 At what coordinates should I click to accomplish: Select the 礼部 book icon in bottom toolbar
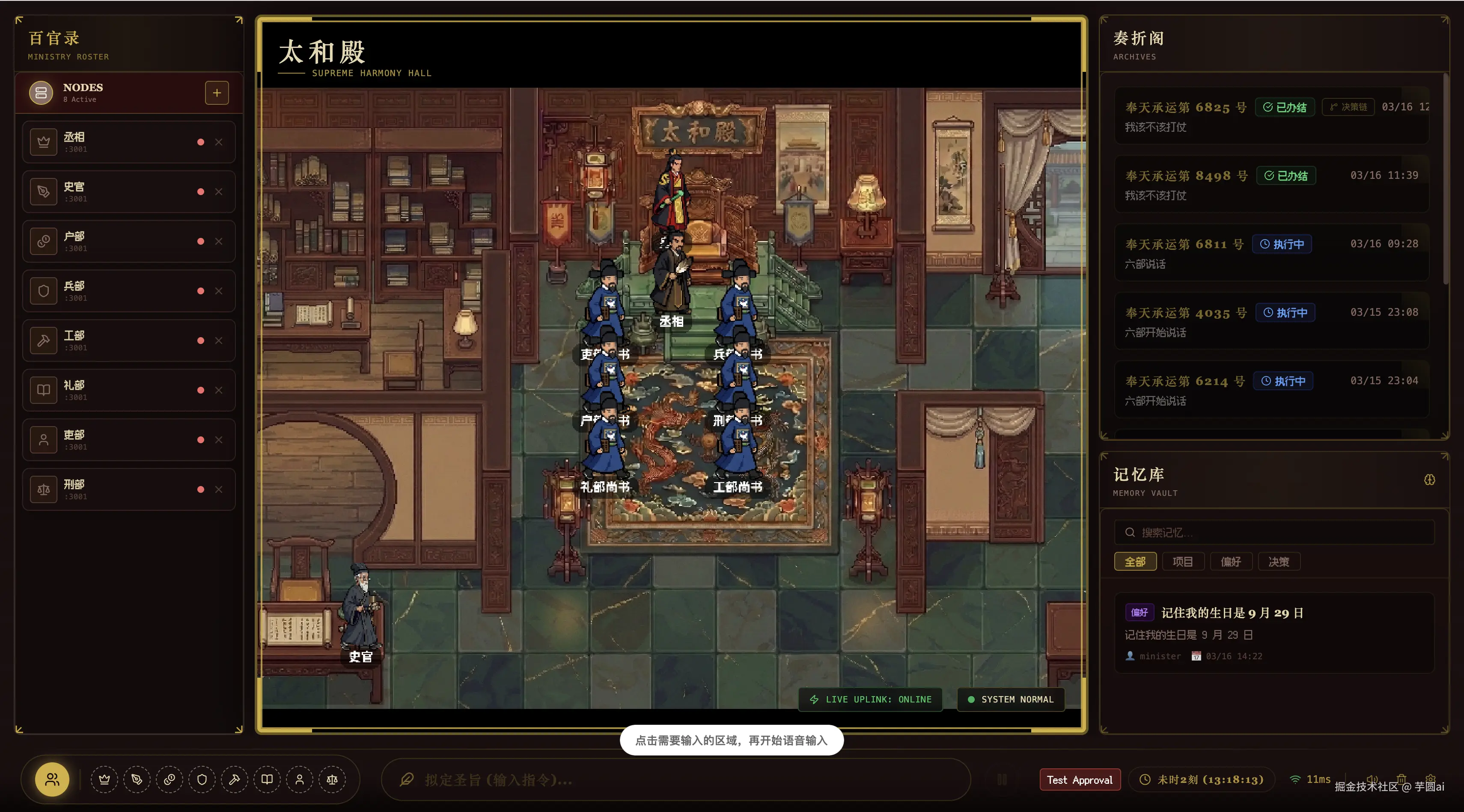click(267, 779)
